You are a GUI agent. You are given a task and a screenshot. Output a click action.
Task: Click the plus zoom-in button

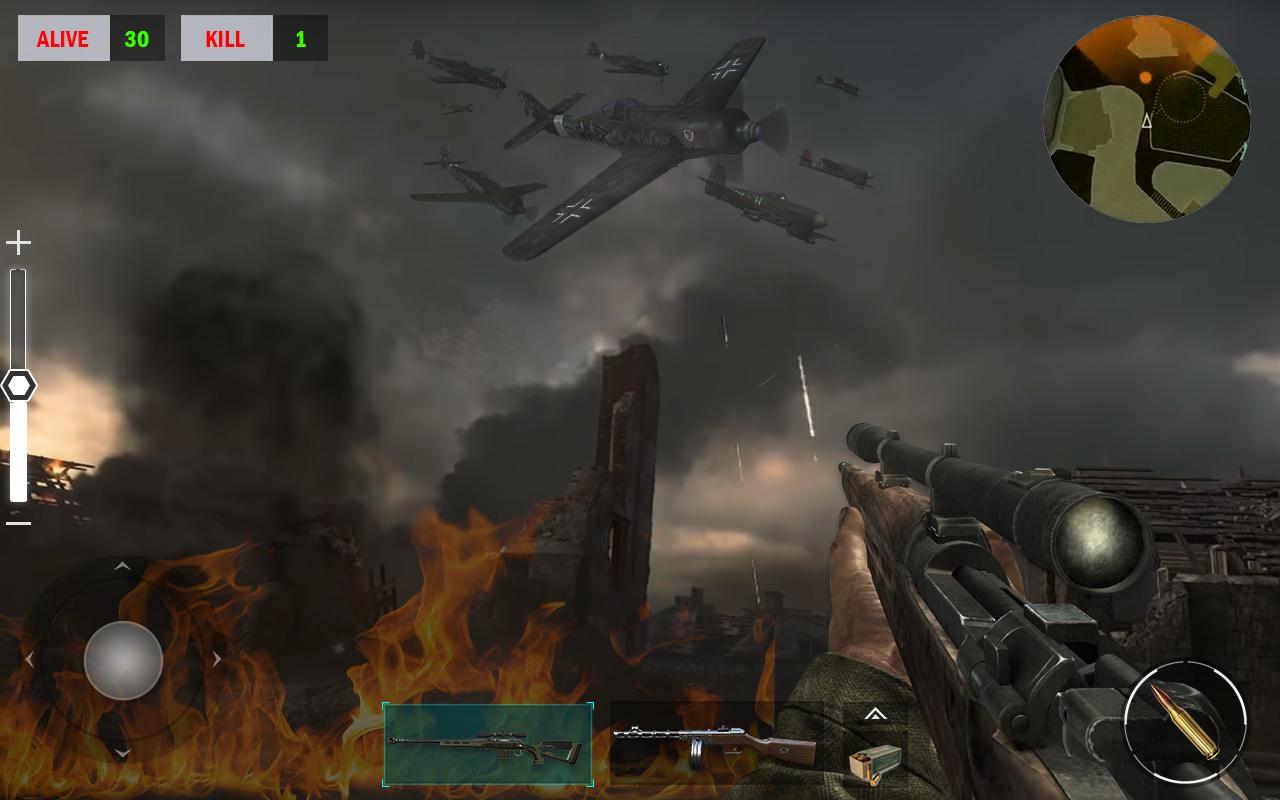pyautogui.click(x=18, y=242)
